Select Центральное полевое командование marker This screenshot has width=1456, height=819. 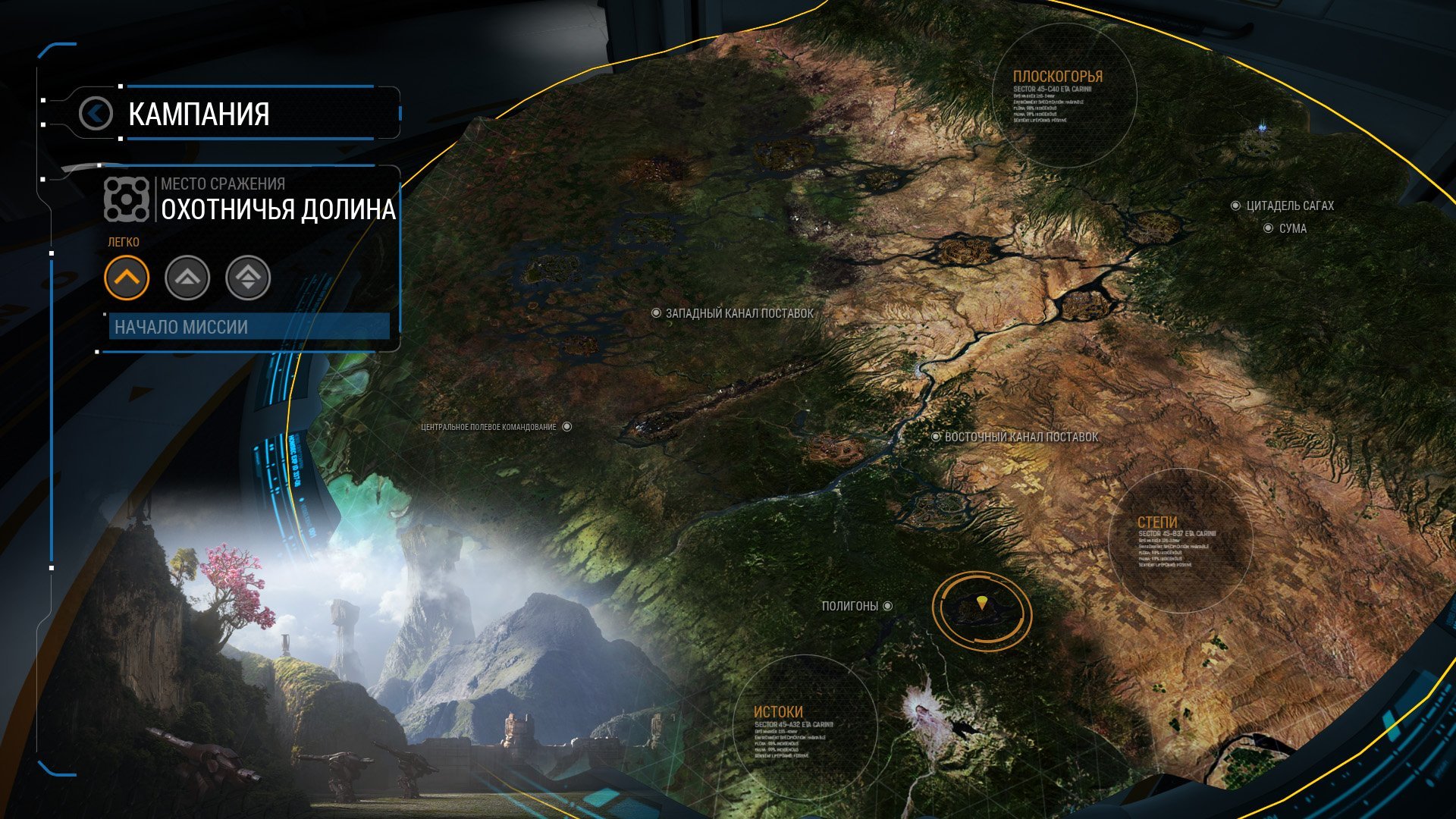(x=566, y=427)
